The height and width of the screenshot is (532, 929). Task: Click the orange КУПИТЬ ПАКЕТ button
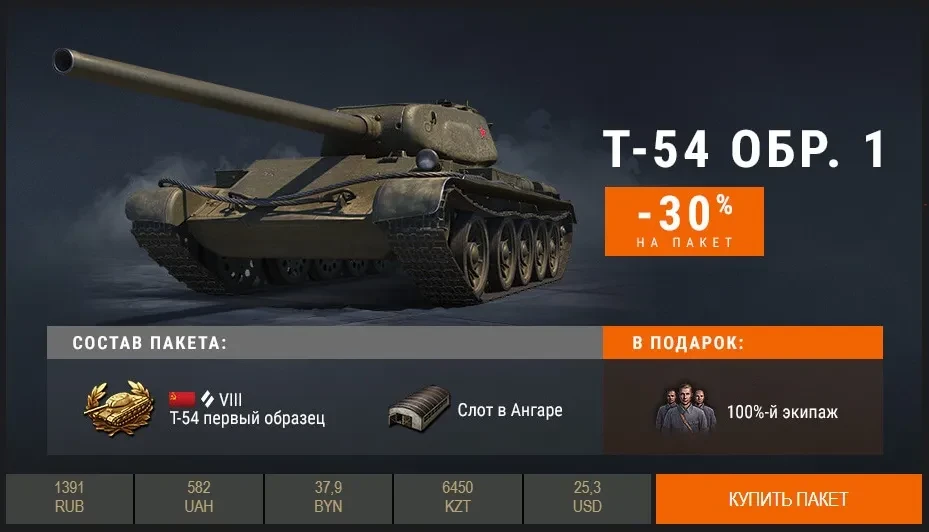coord(788,498)
